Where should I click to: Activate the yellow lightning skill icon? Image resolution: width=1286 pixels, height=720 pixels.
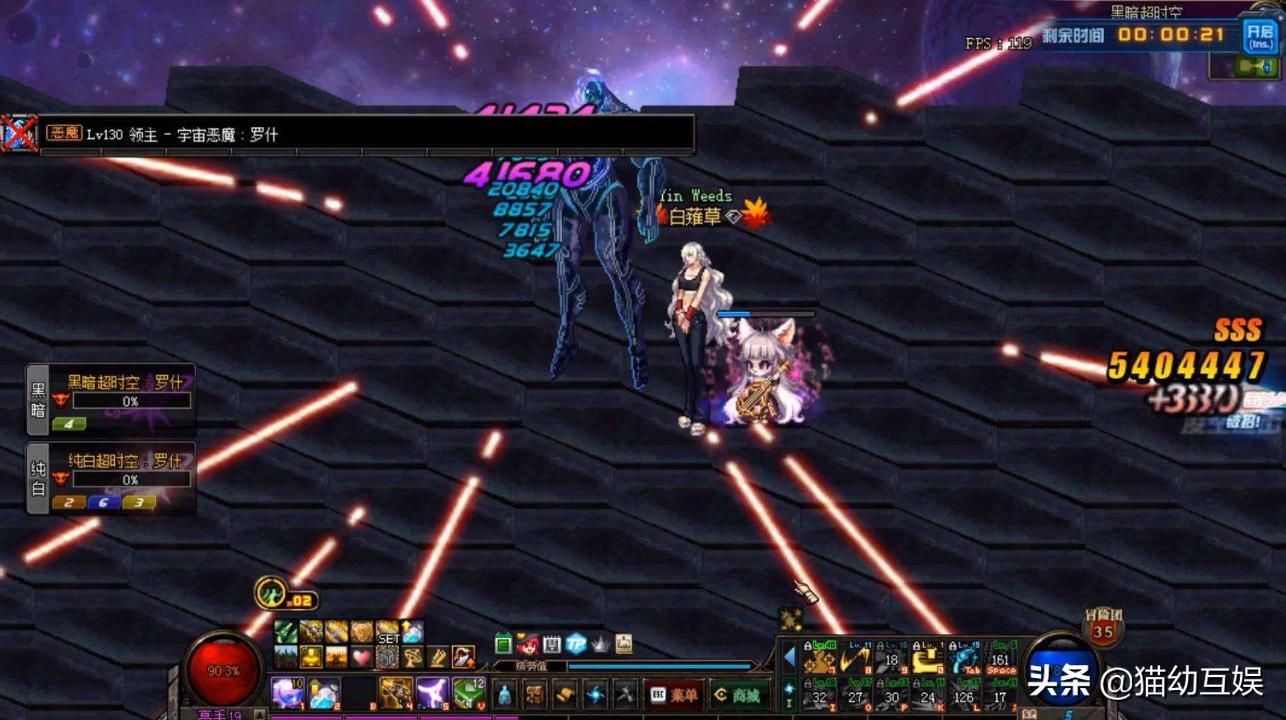855,661
